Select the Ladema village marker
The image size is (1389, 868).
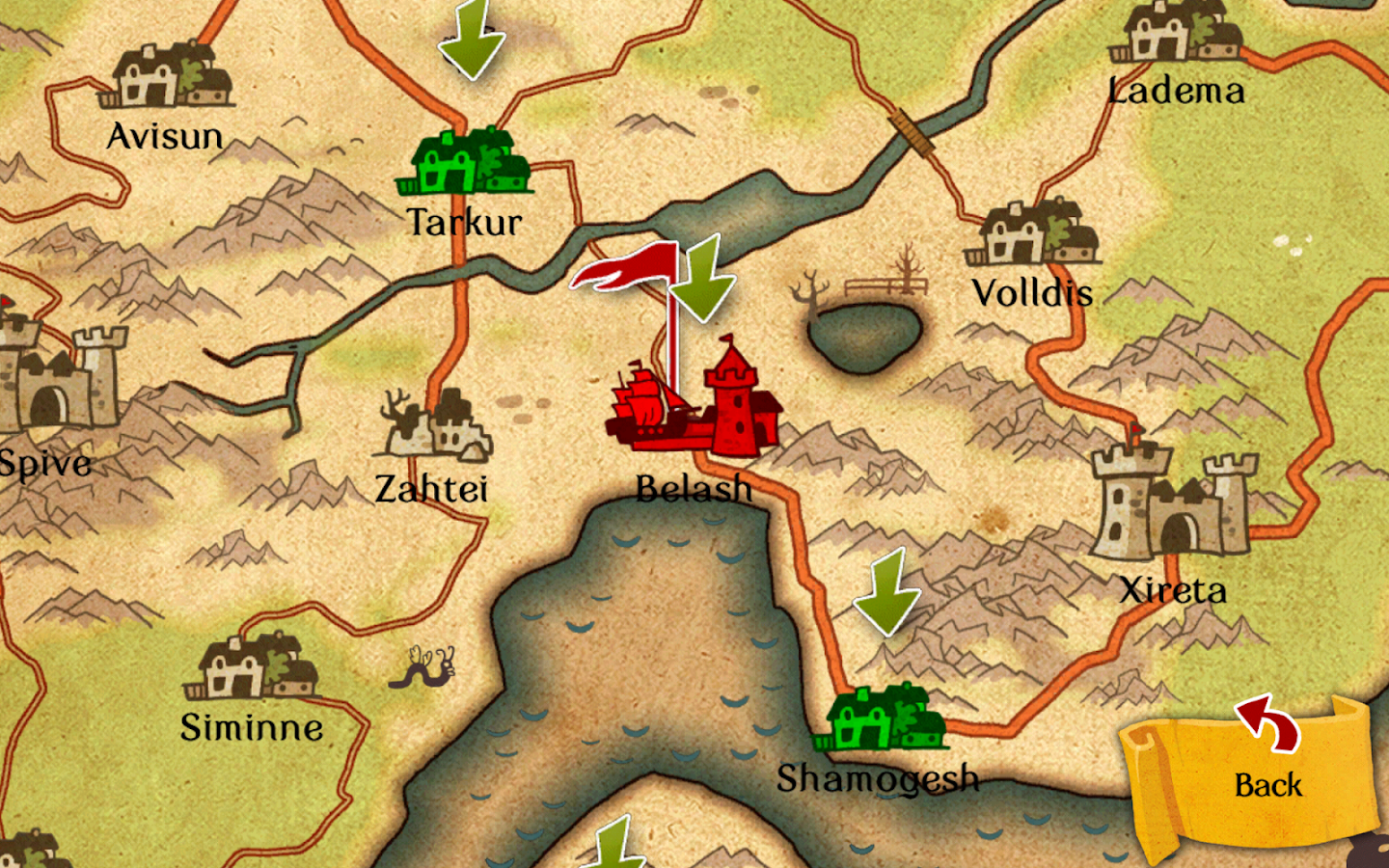pos(1176,32)
